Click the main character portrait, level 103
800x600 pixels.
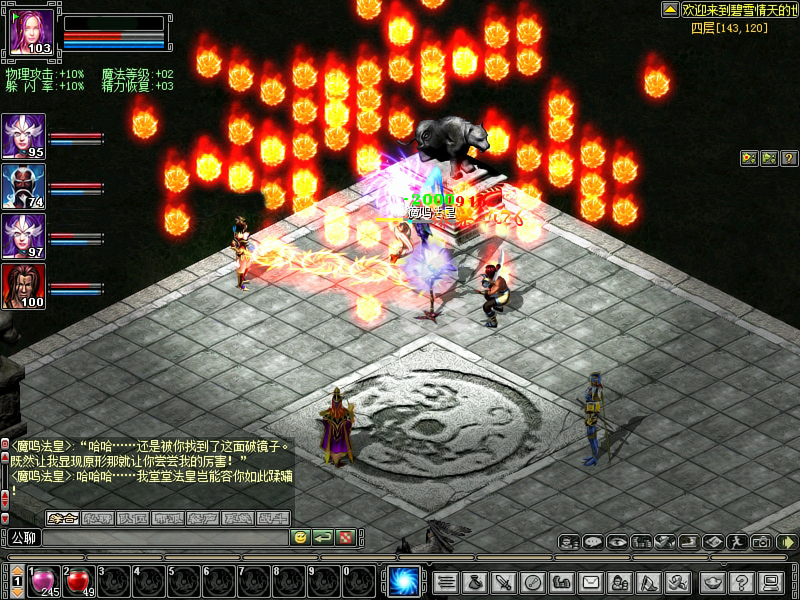pos(30,34)
